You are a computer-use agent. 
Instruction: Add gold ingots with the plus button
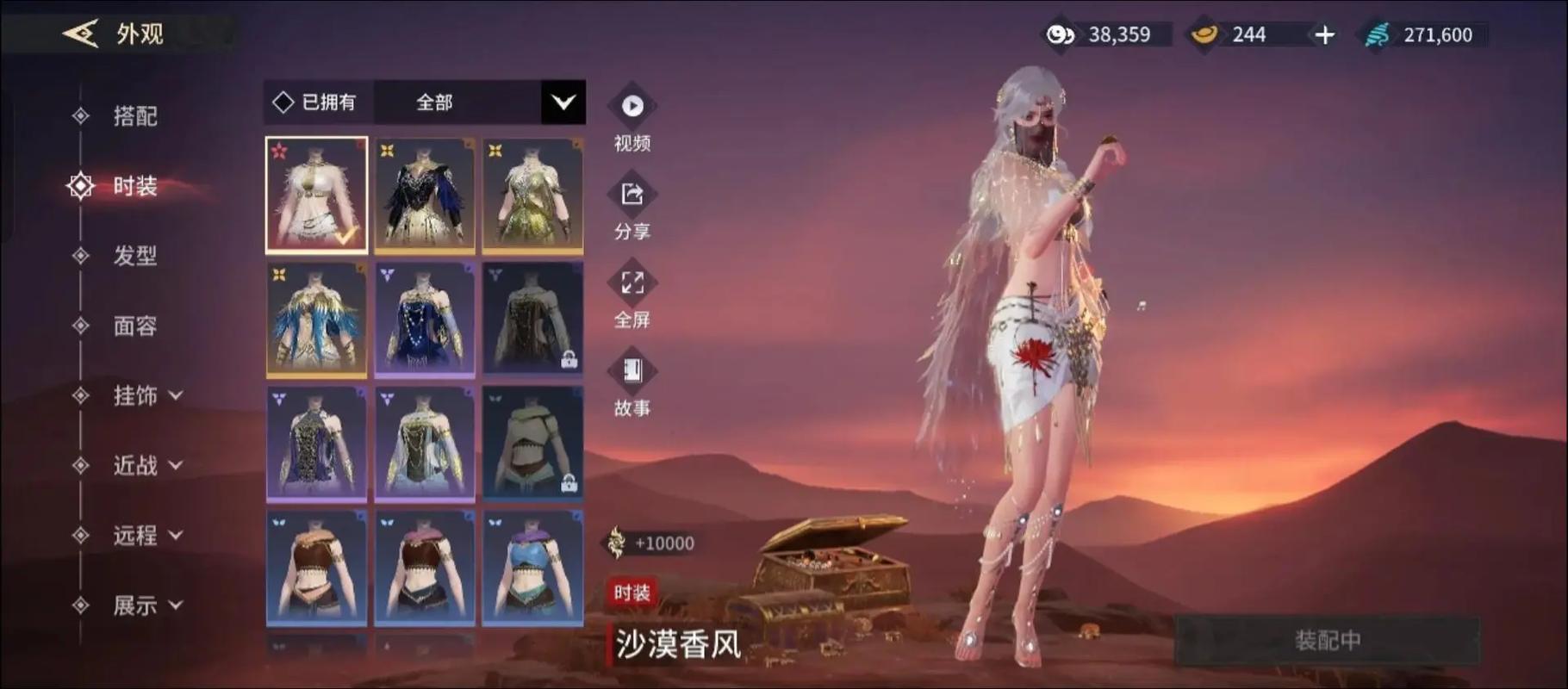coord(1324,35)
